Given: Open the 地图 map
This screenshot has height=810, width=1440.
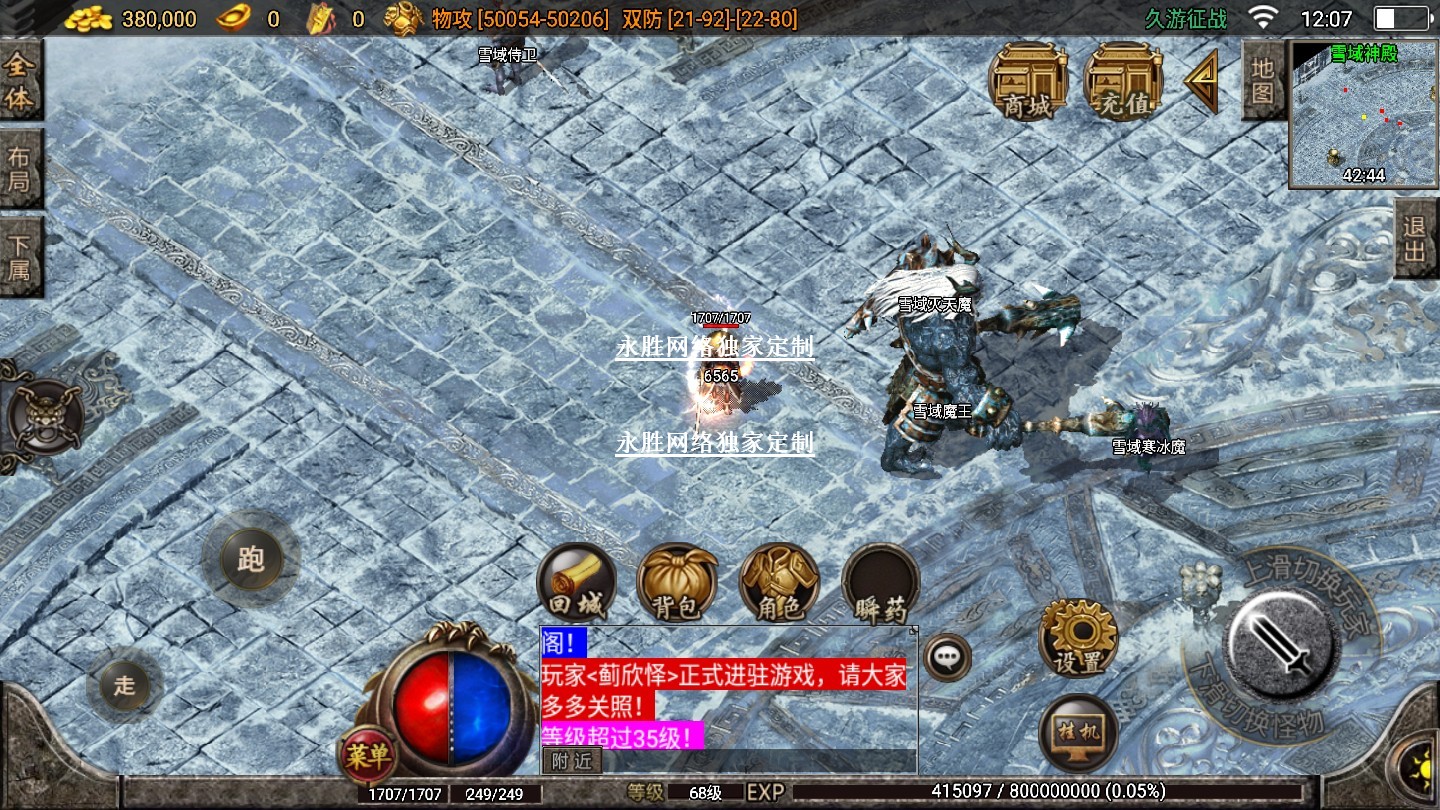Looking at the screenshot, I should (1262, 80).
